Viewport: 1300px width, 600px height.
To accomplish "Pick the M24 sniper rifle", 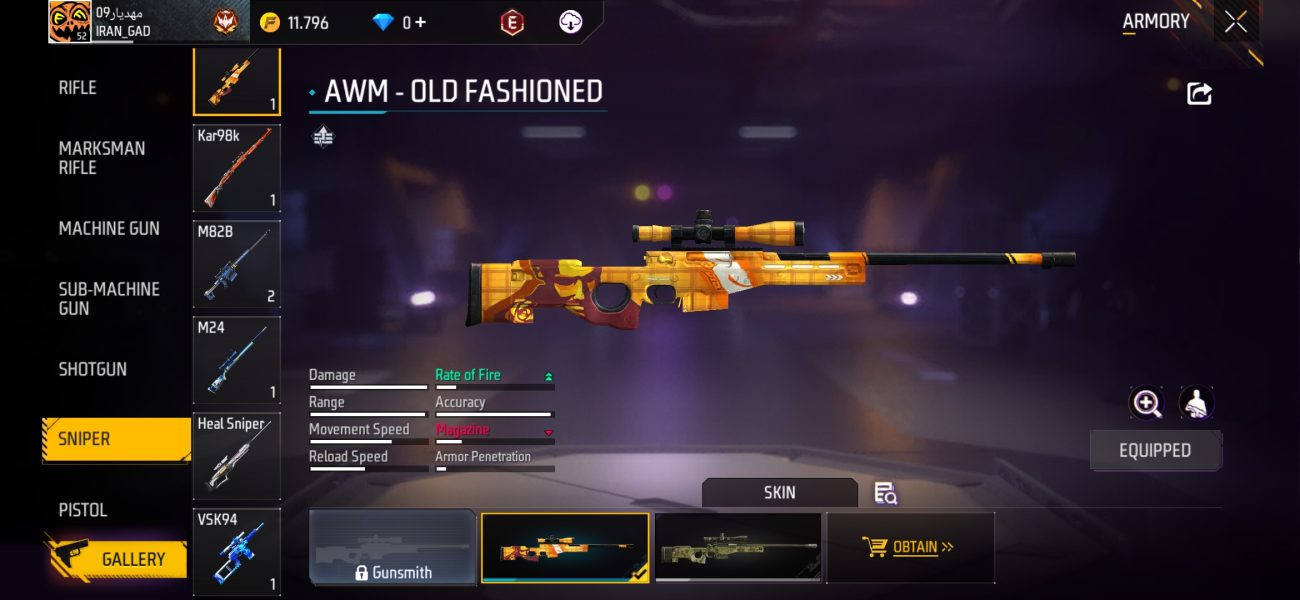I will point(236,360).
